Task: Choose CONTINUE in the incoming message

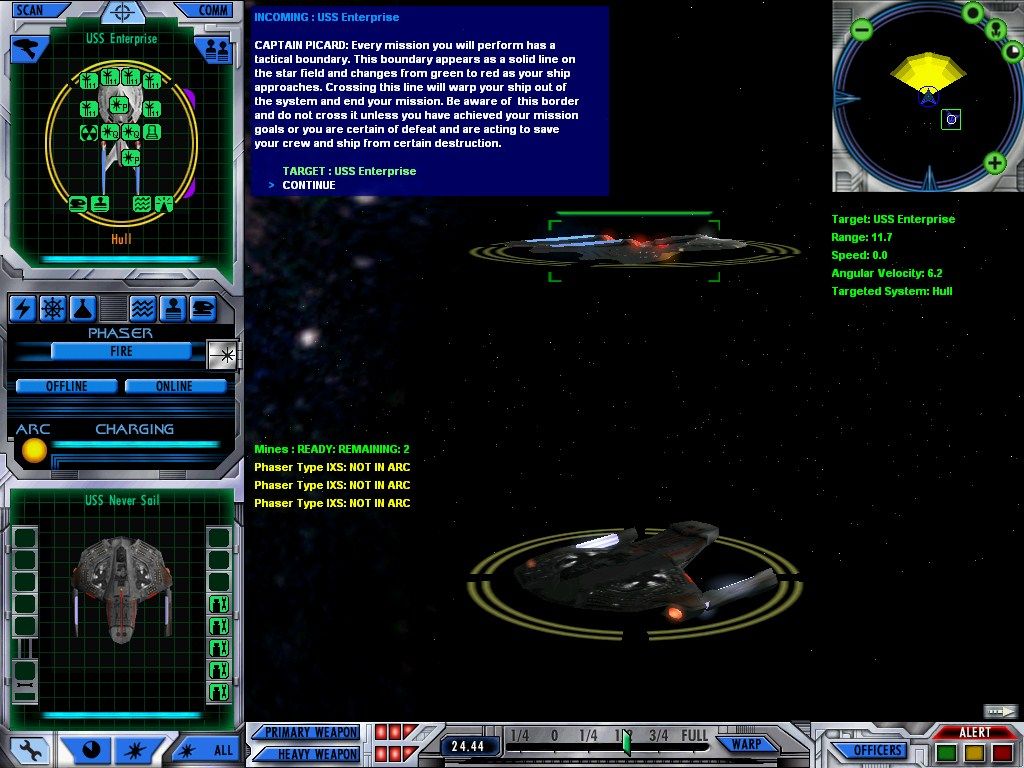Action: 309,185
